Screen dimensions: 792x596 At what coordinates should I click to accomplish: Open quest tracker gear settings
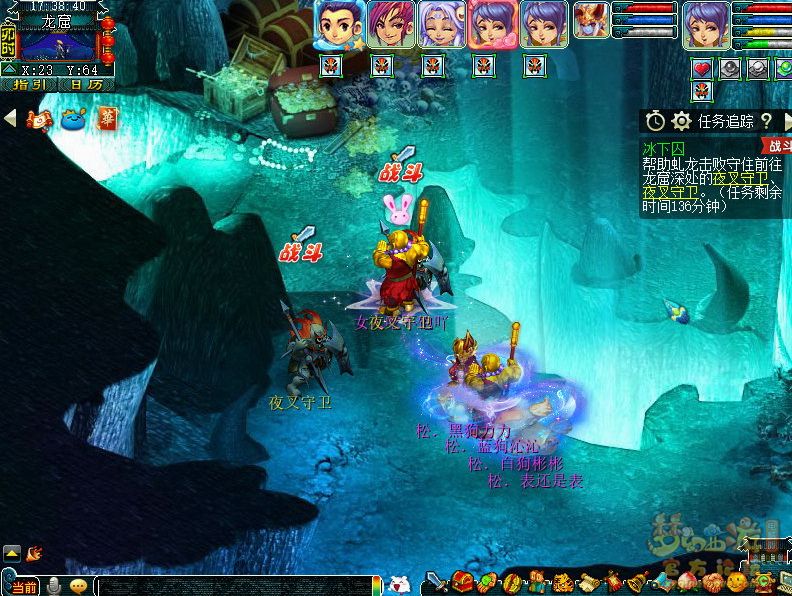point(682,121)
